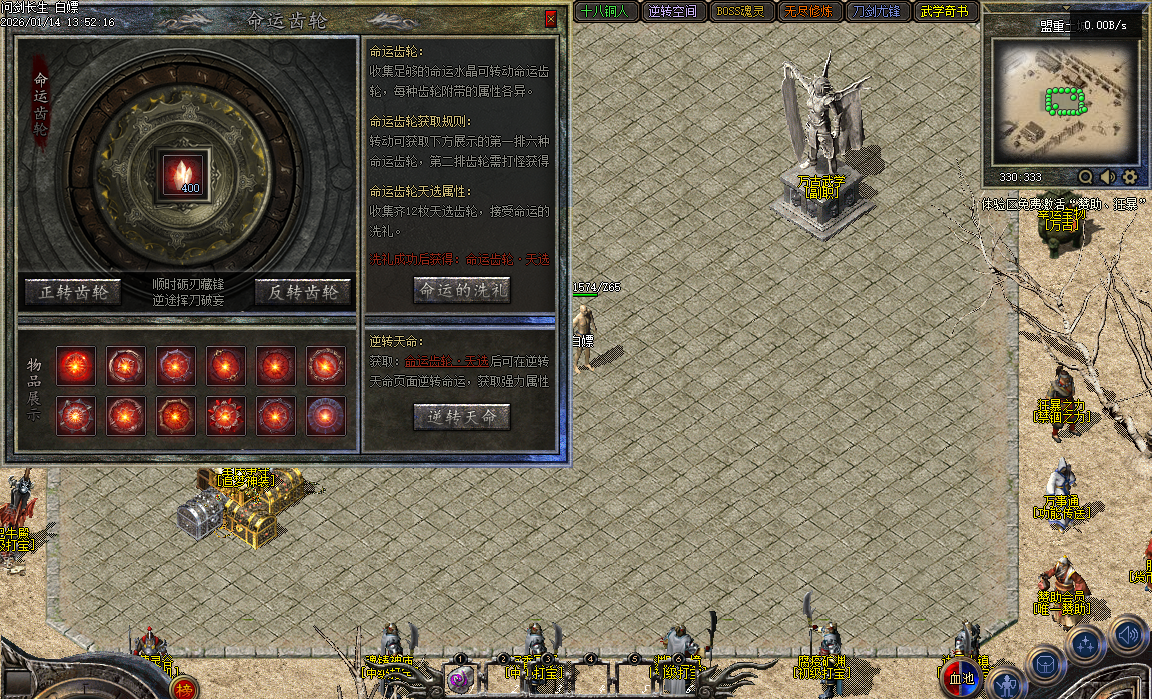Open the 刀剑尤锋 menu
Screen dimensions: 1152x699
pos(876,12)
